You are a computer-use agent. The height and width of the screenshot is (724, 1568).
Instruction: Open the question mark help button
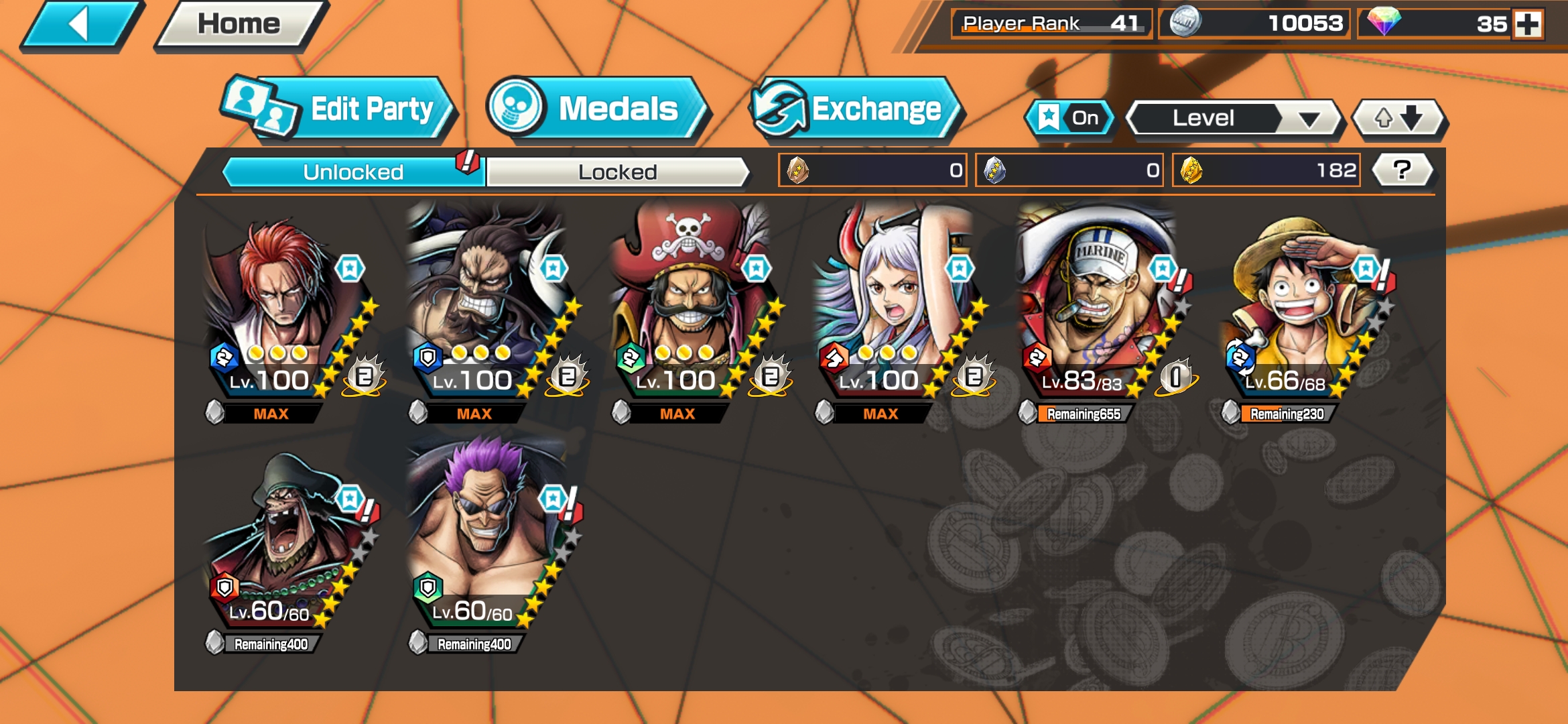coord(1402,170)
